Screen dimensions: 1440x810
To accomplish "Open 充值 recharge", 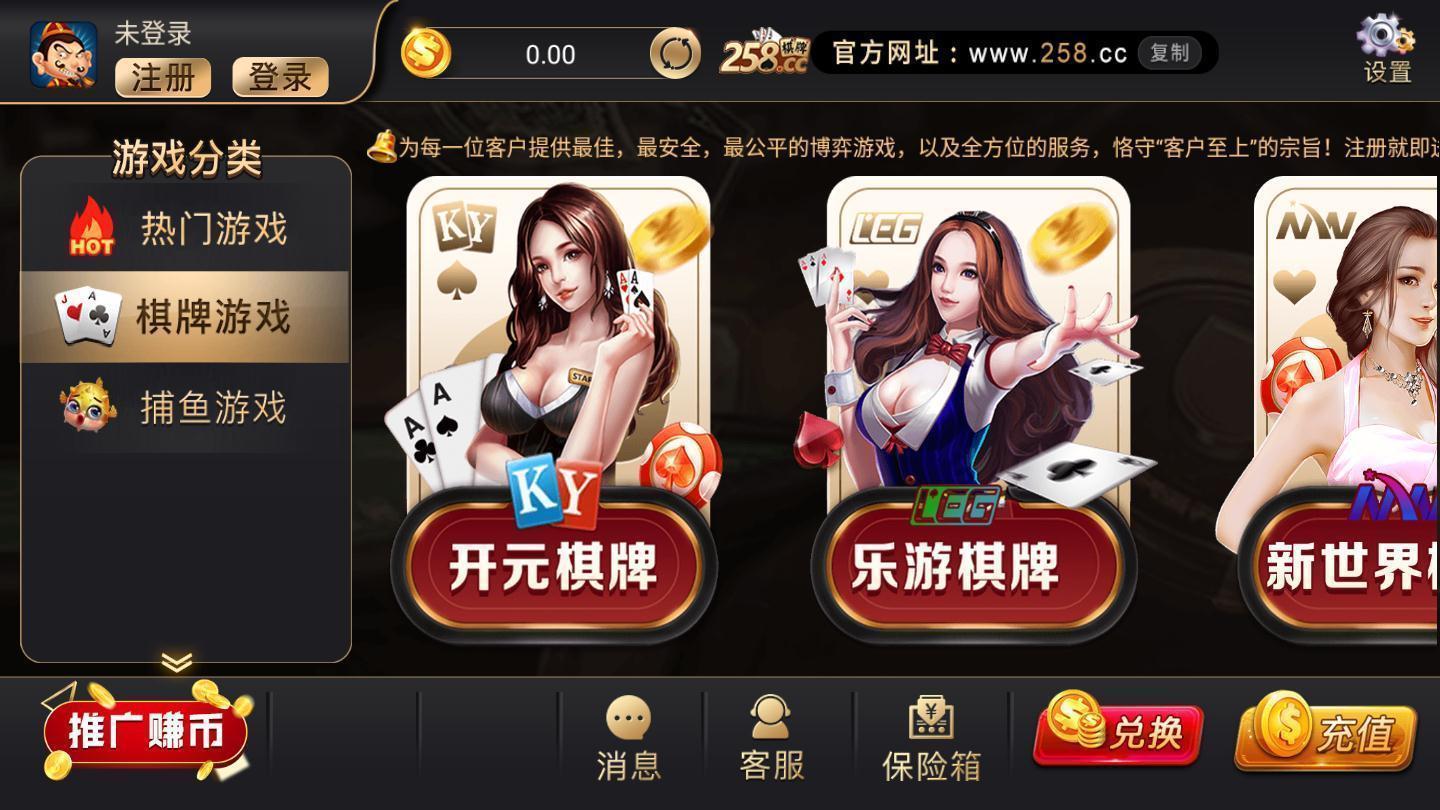I will (1332, 734).
